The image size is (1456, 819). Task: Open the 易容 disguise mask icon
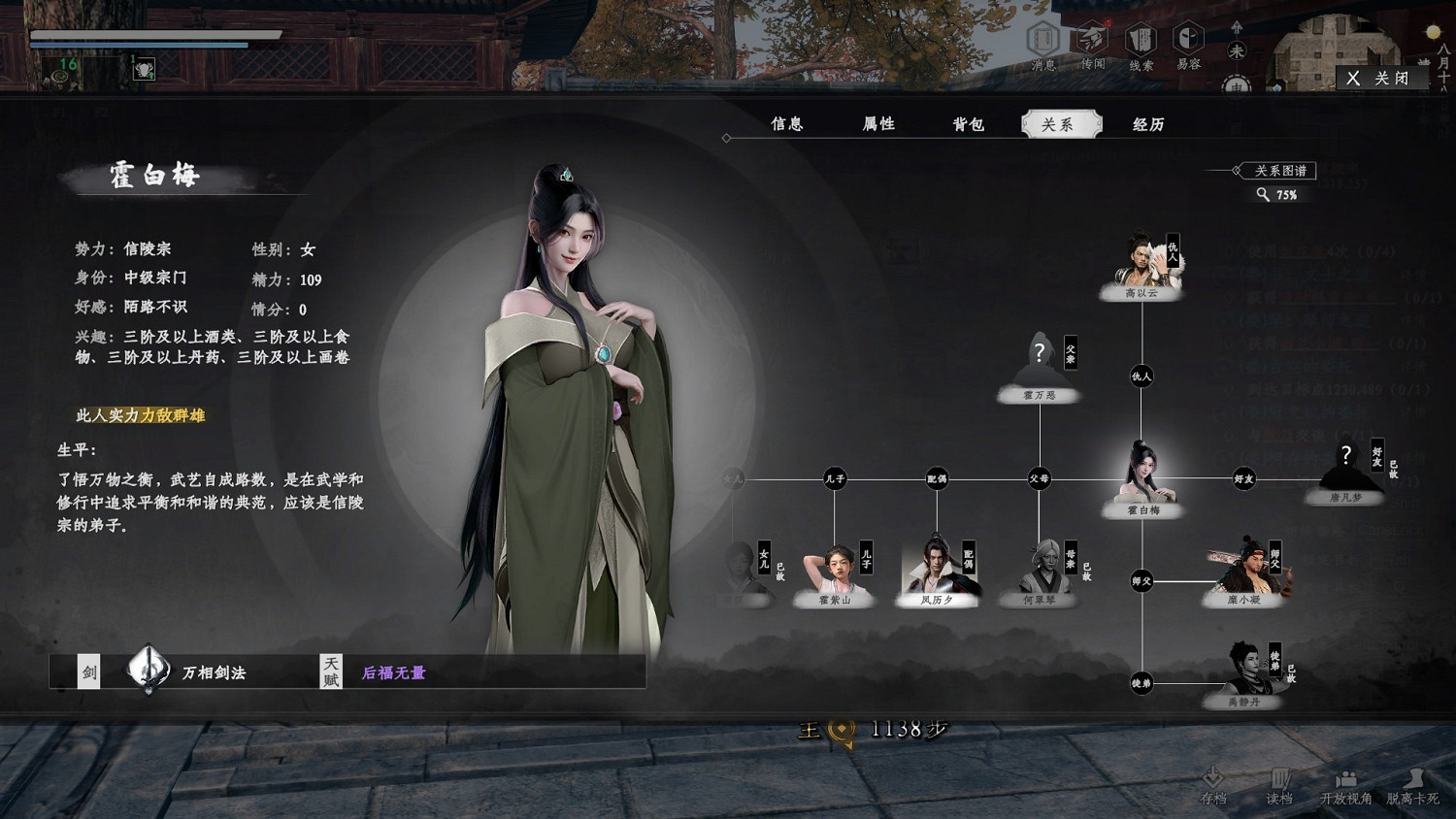point(1188,46)
